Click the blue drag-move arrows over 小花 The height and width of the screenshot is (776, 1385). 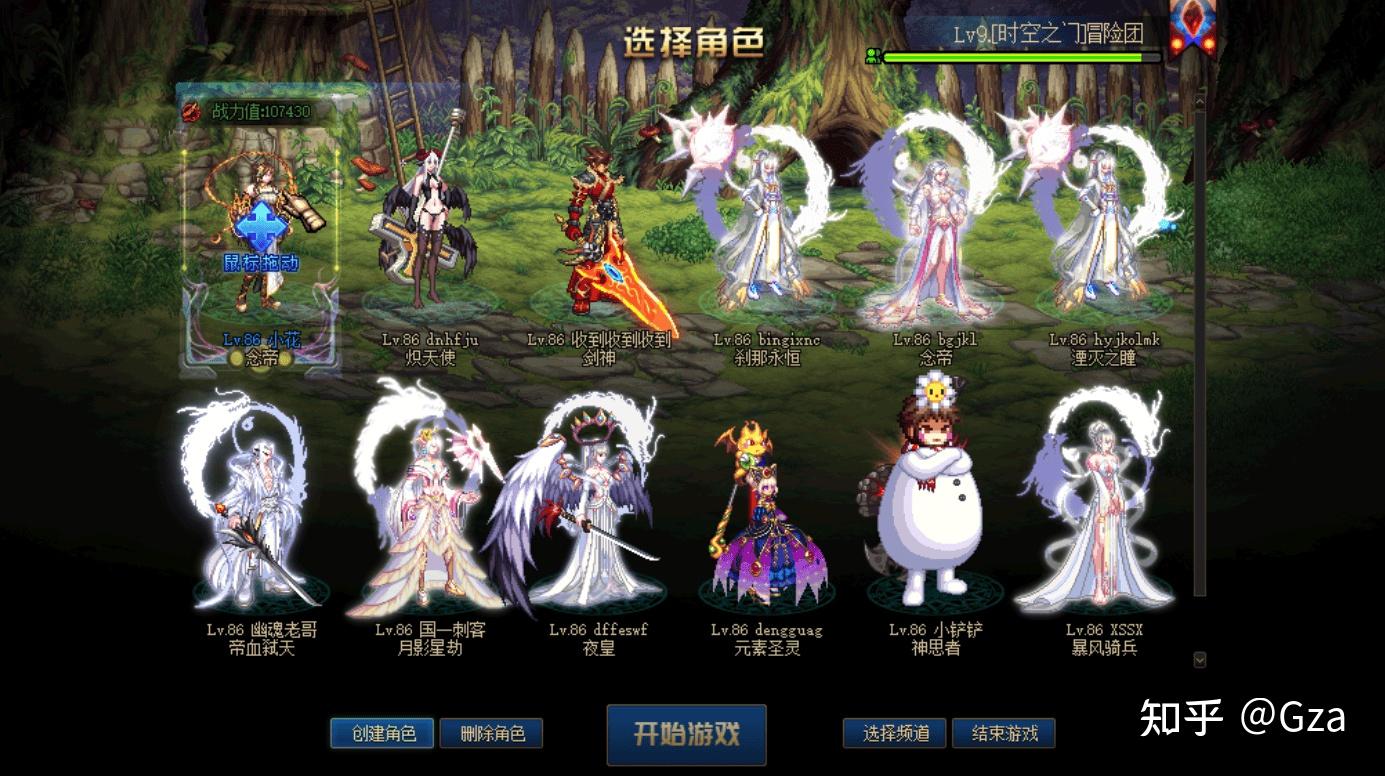tap(260, 229)
